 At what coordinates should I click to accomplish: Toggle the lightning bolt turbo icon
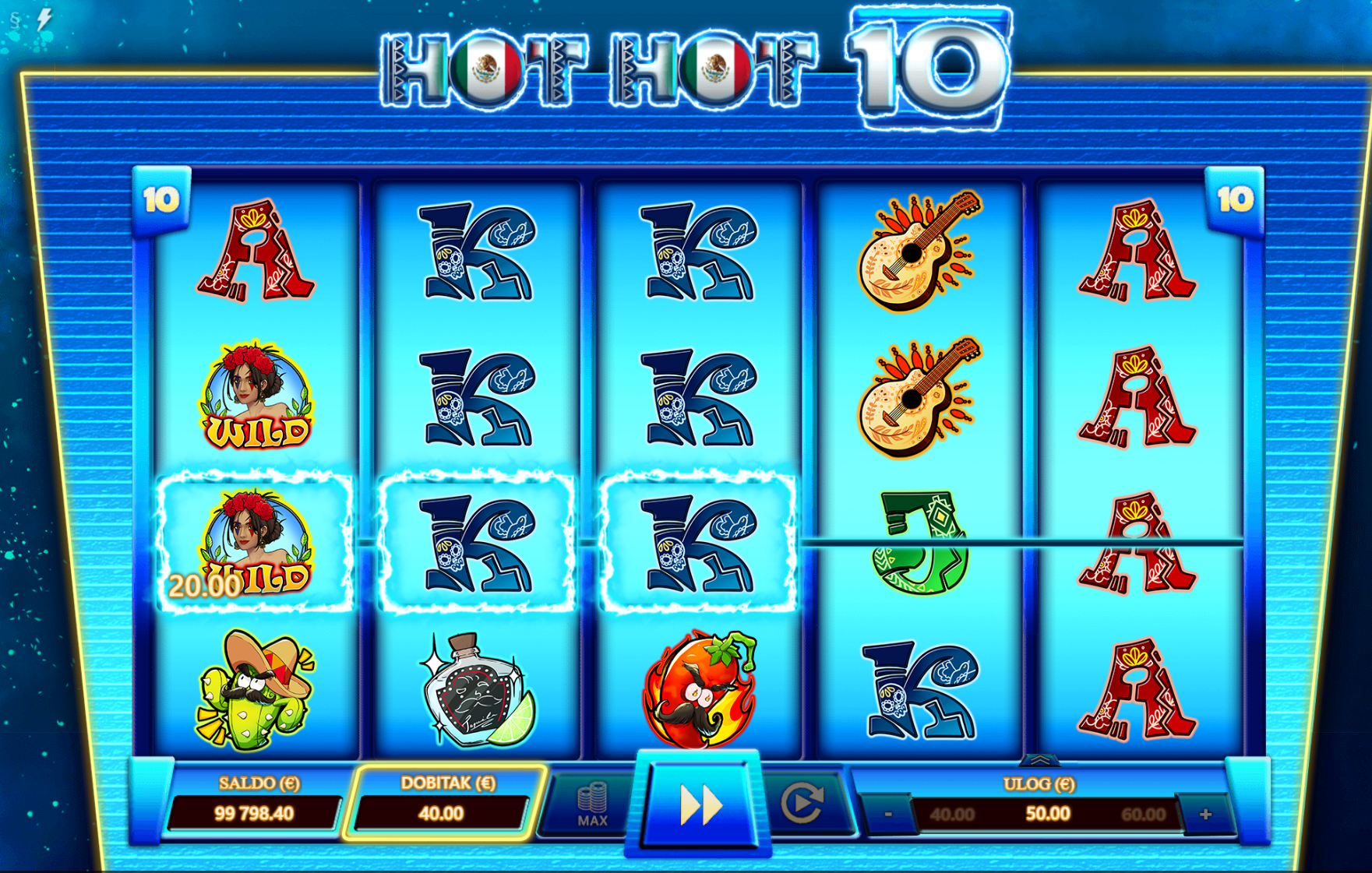44,19
